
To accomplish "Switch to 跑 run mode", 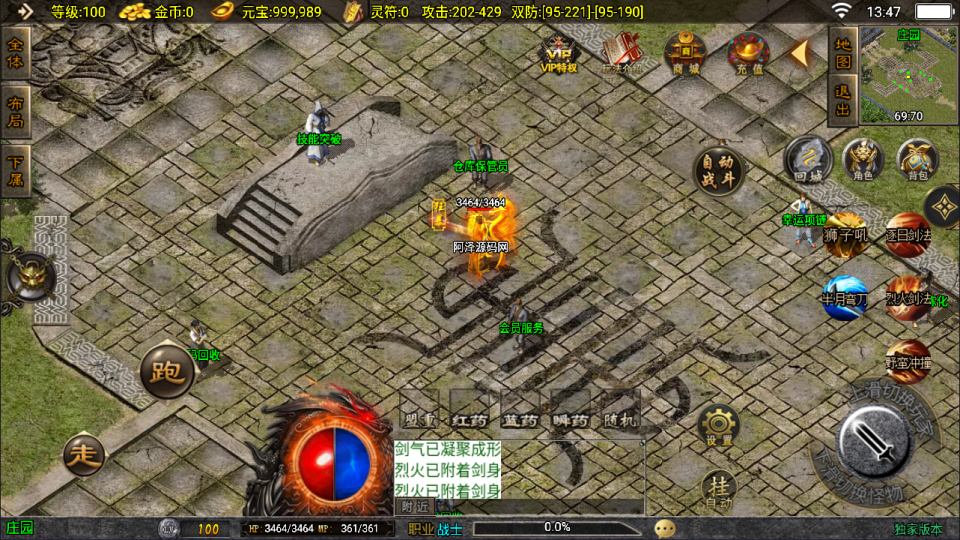I will coord(165,373).
